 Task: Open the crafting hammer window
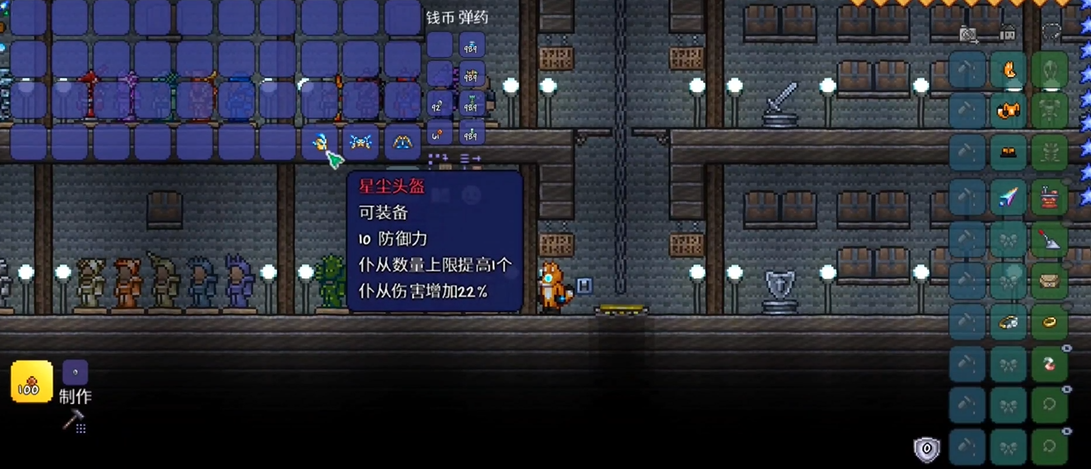click(73, 422)
